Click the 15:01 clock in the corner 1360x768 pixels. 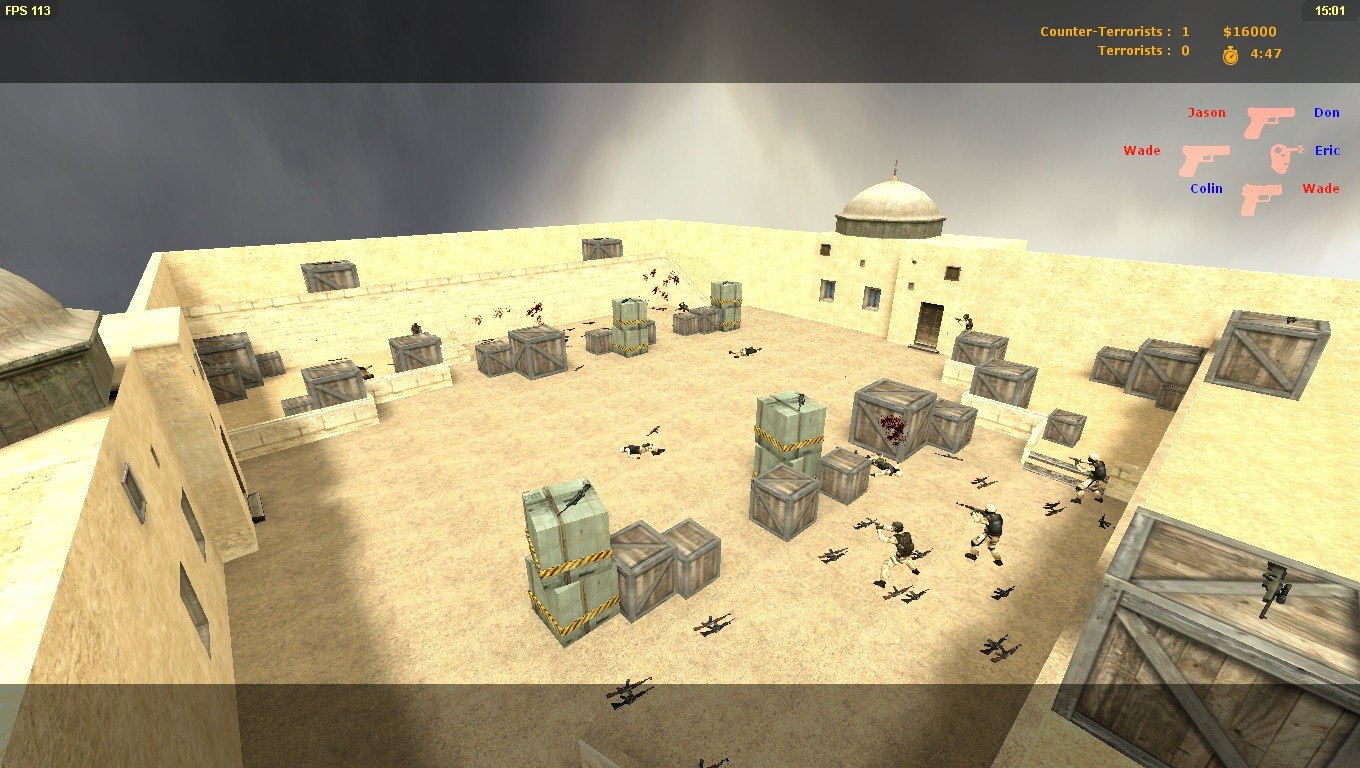[1329, 10]
